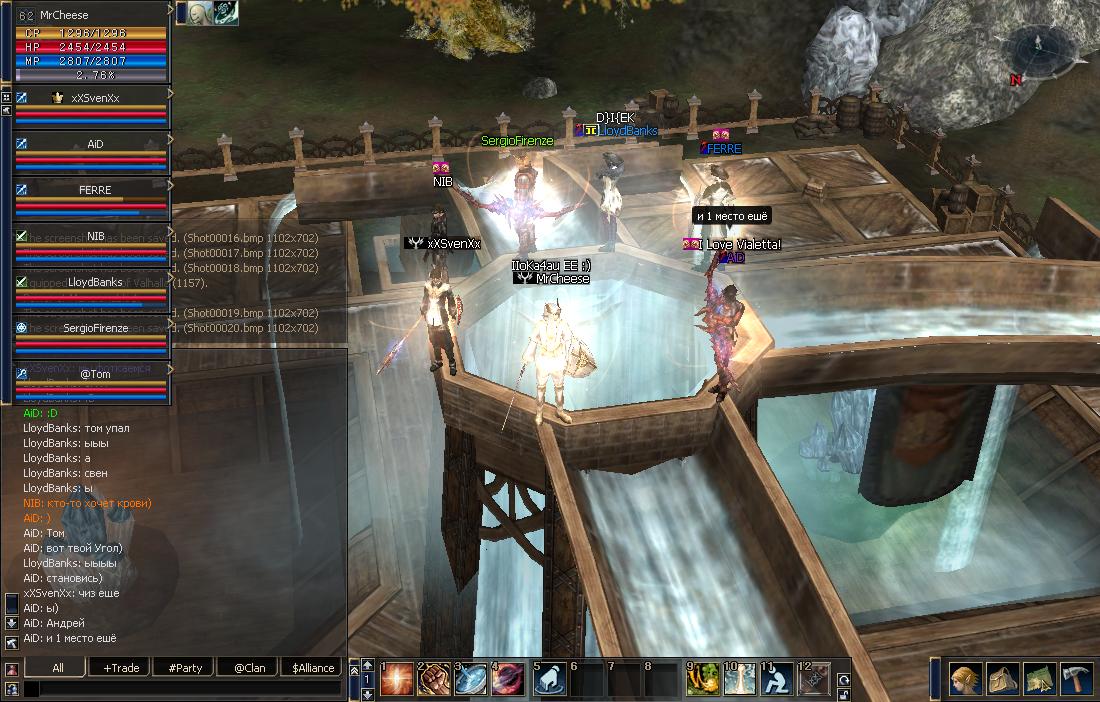Open the world map icon
The height and width of the screenshot is (702, 1100).
point(1038,679)
